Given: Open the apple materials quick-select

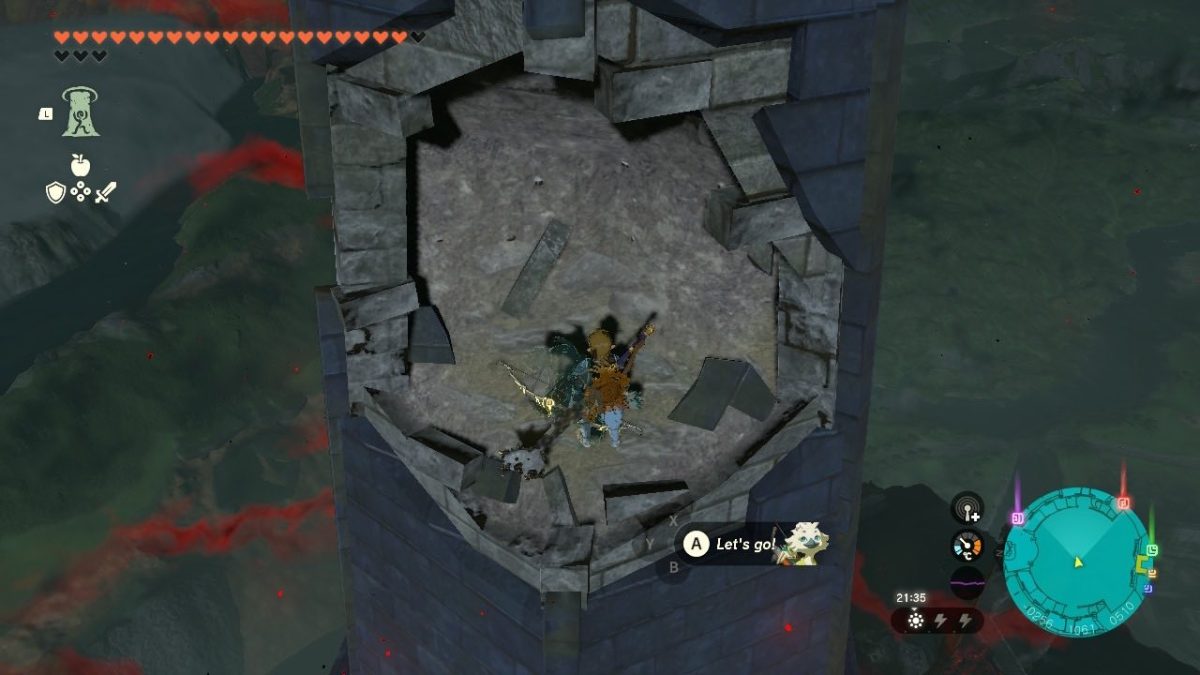Looking at the screenshot, I should point(80,165).
